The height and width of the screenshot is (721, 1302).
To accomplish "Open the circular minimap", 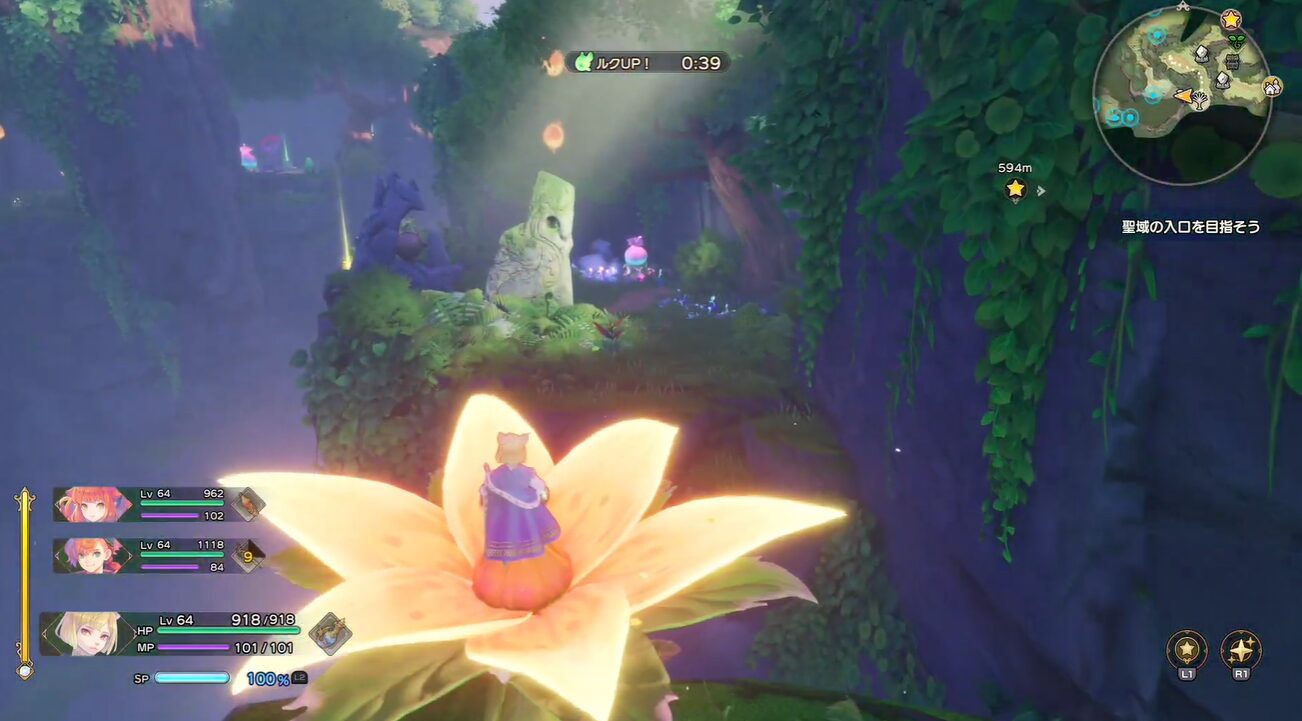I will click(1181, 96).
